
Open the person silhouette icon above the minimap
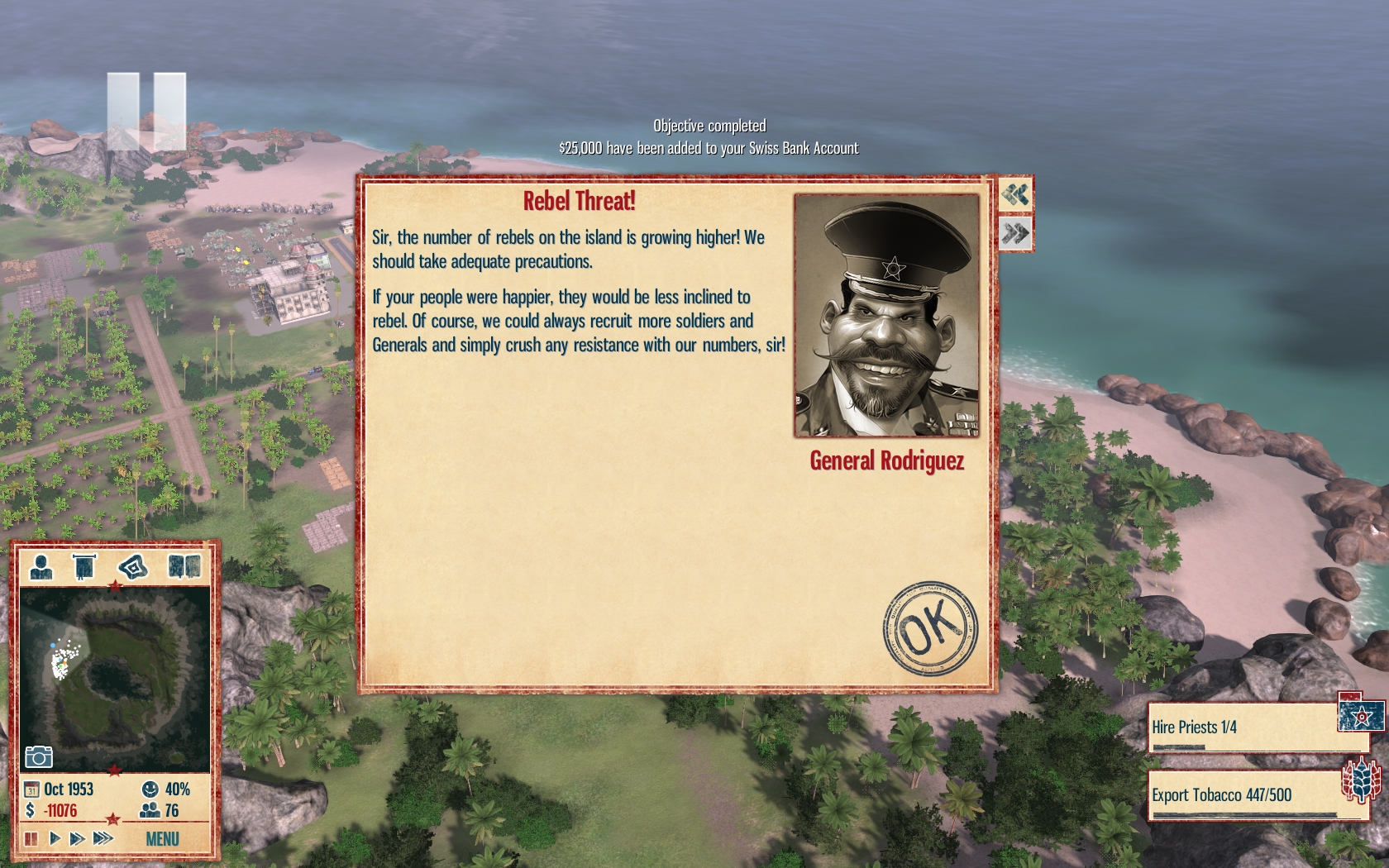click(x=41, y=567)
